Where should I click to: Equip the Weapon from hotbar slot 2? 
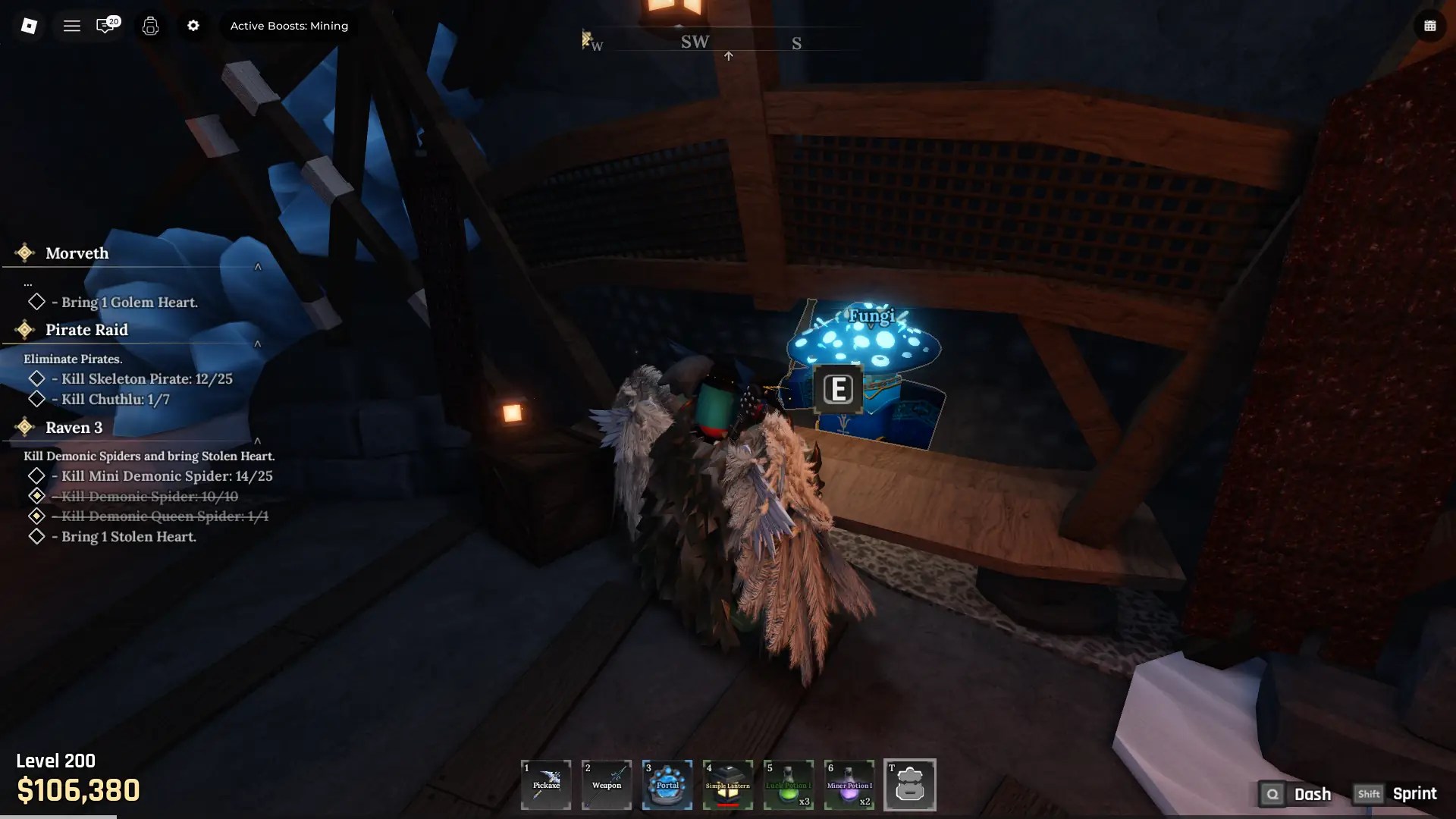(606, 785)
